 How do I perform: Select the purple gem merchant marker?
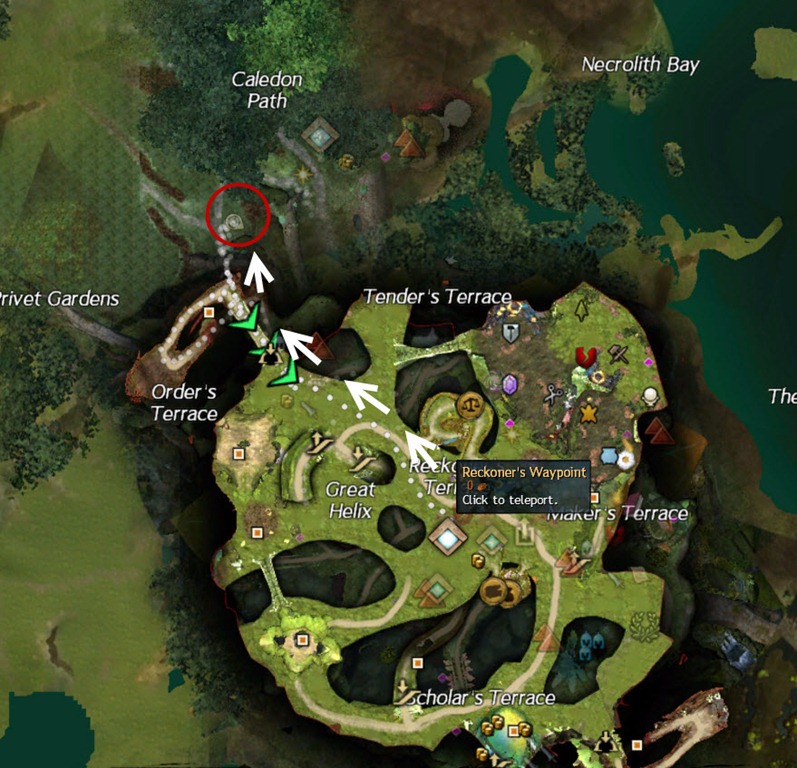coord(509,385)
